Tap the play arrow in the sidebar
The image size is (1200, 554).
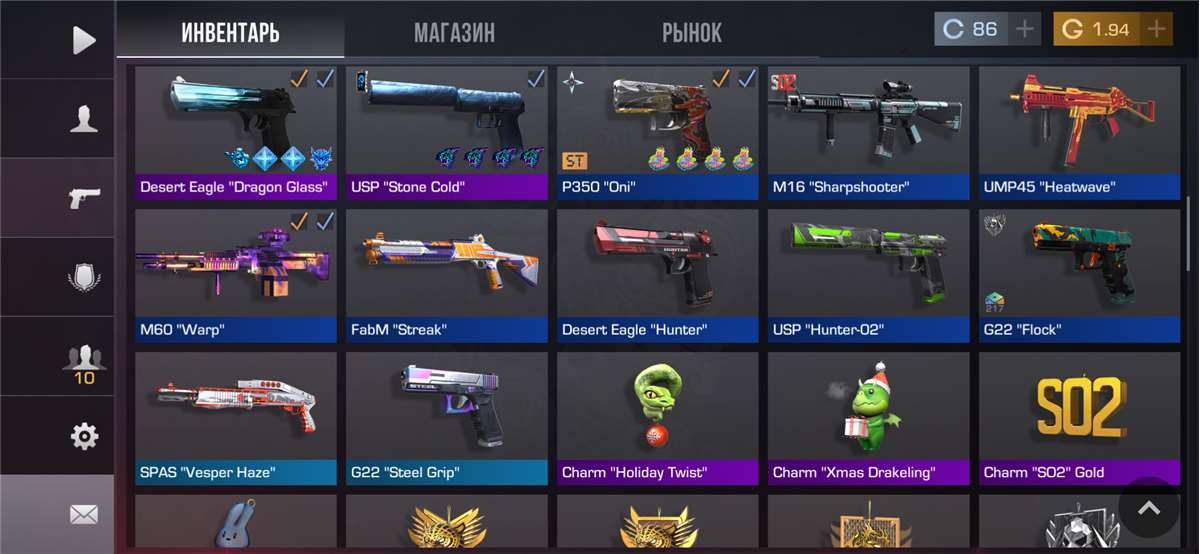point(84,40)
